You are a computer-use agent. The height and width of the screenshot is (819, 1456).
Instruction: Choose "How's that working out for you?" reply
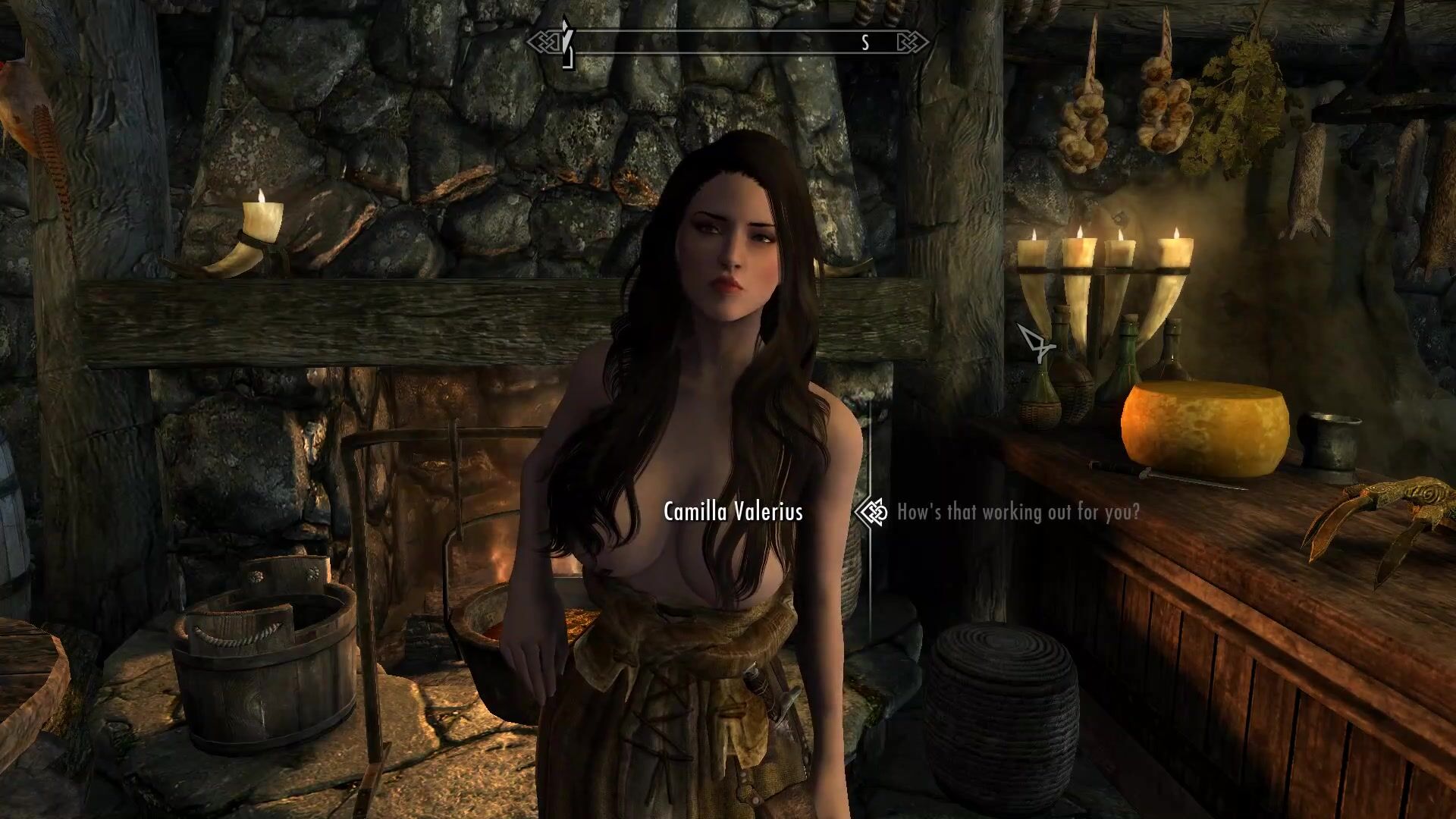[1018, 513]
